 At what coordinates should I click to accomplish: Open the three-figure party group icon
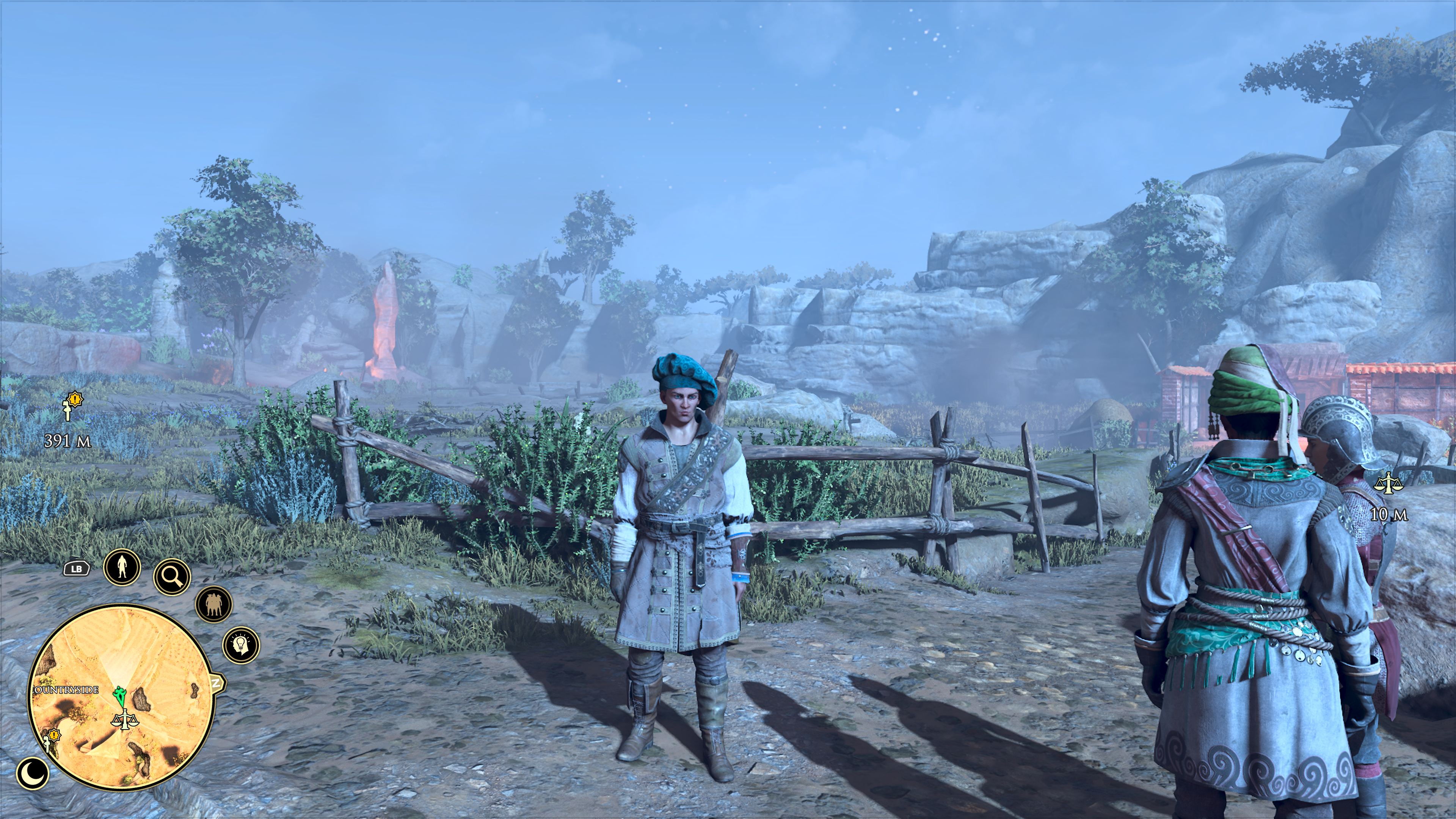[213, 604]
